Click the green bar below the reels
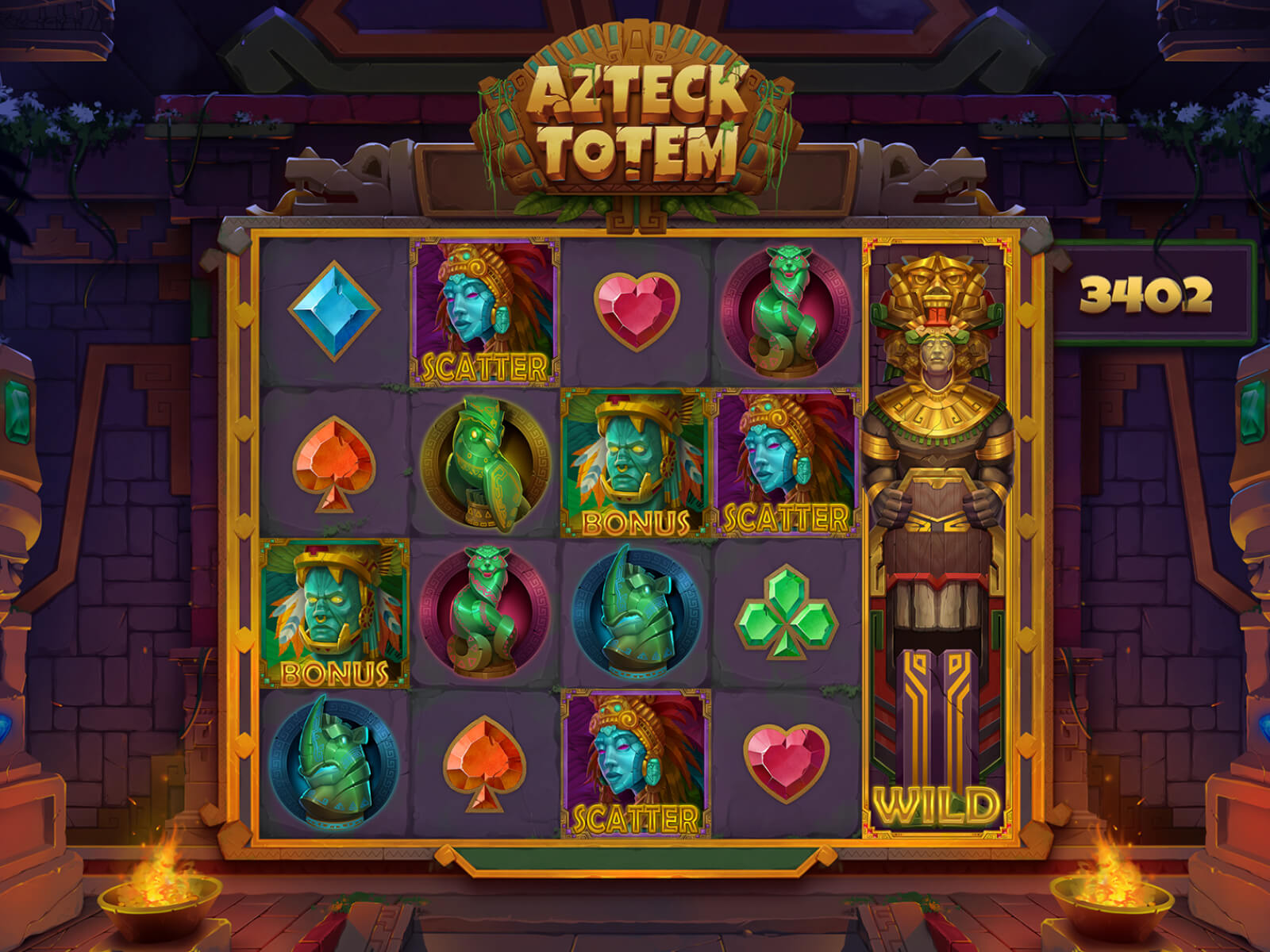The height and width of the screenshot is (952, 1270). click(635, 861)
